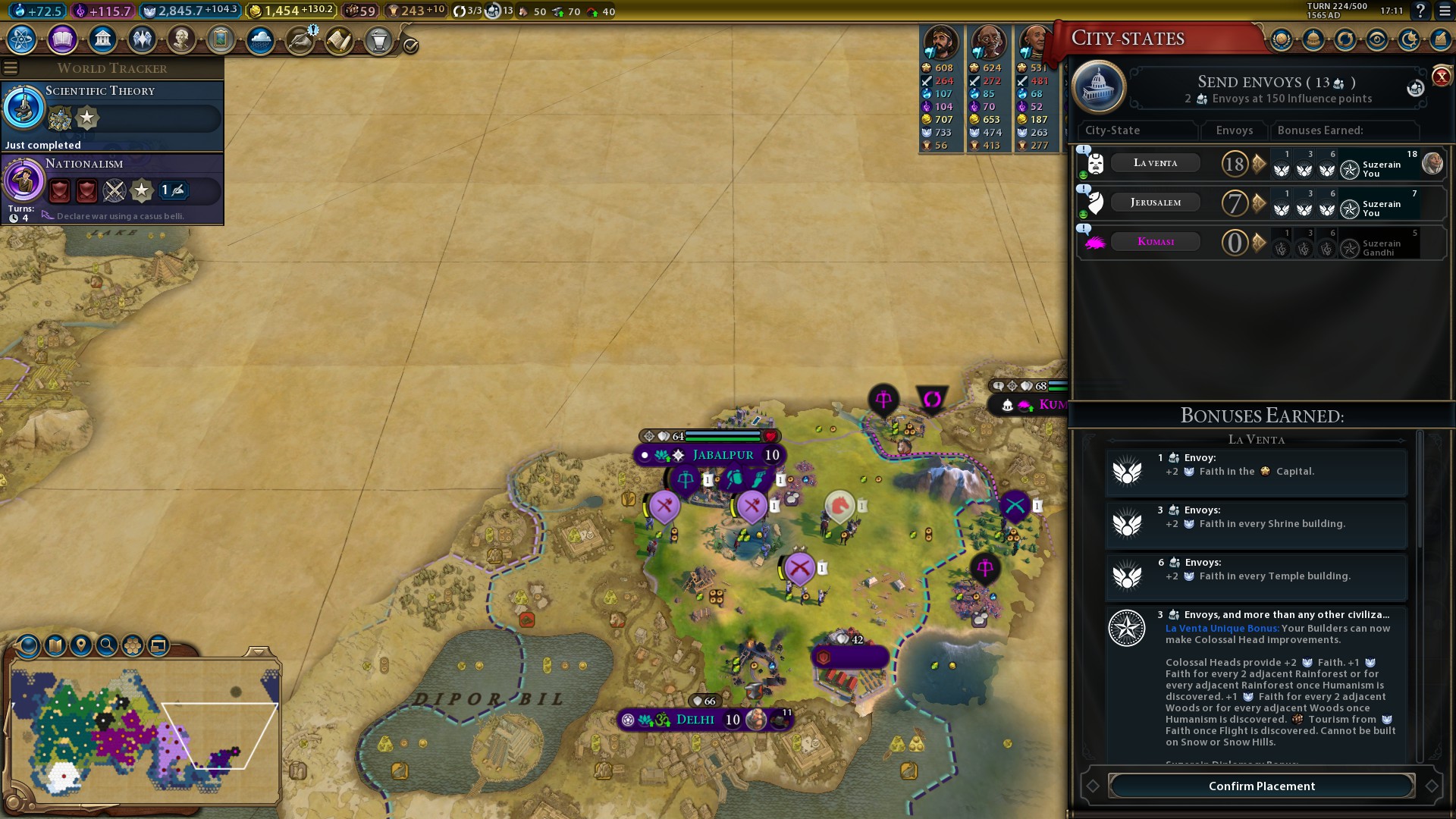Send an envoy to Jerusalem with its arrow
The width and height of the screenshot is (1456, 819).
point(1259,202)
